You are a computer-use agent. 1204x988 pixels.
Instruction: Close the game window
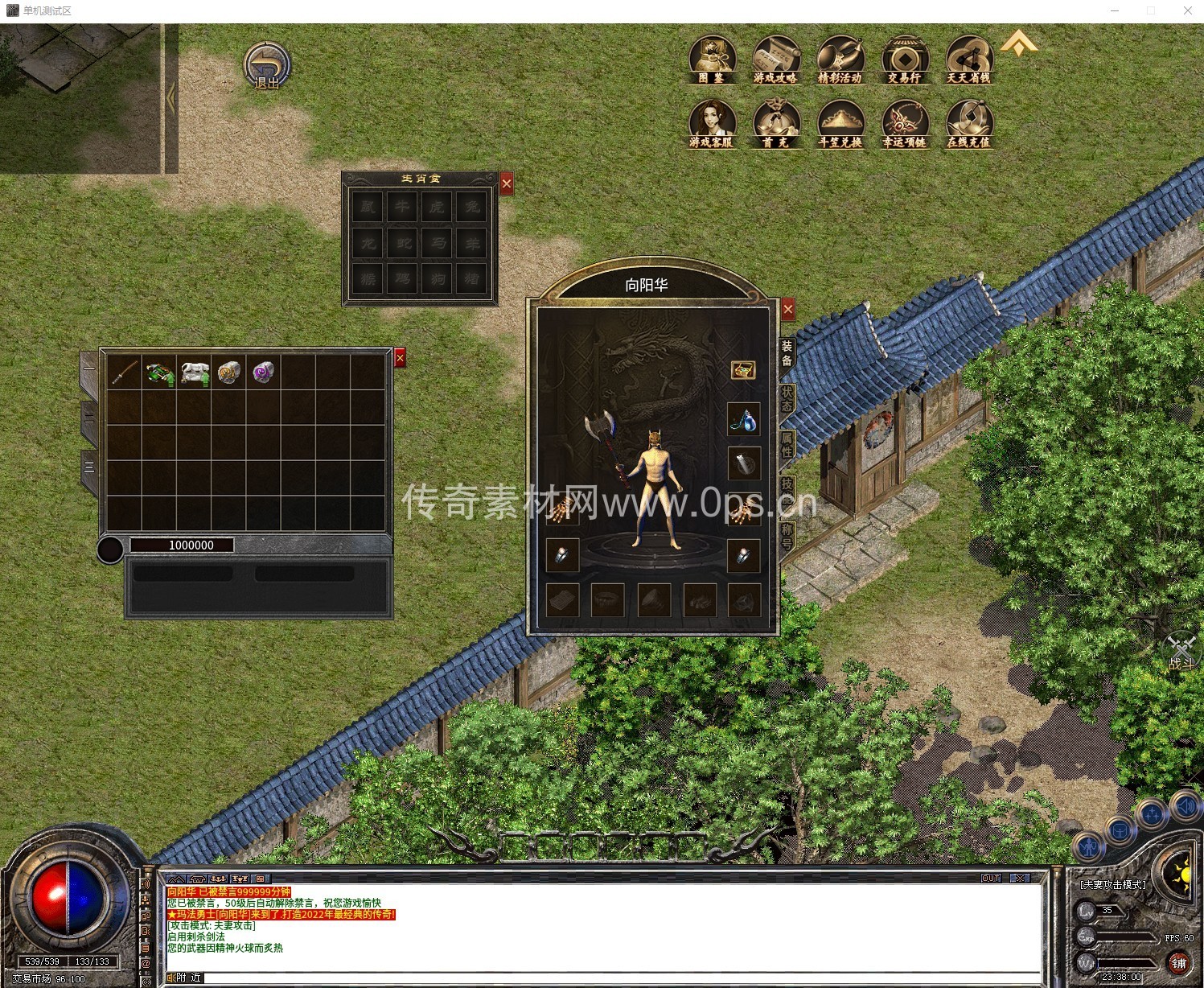(x=1187, y=10)
